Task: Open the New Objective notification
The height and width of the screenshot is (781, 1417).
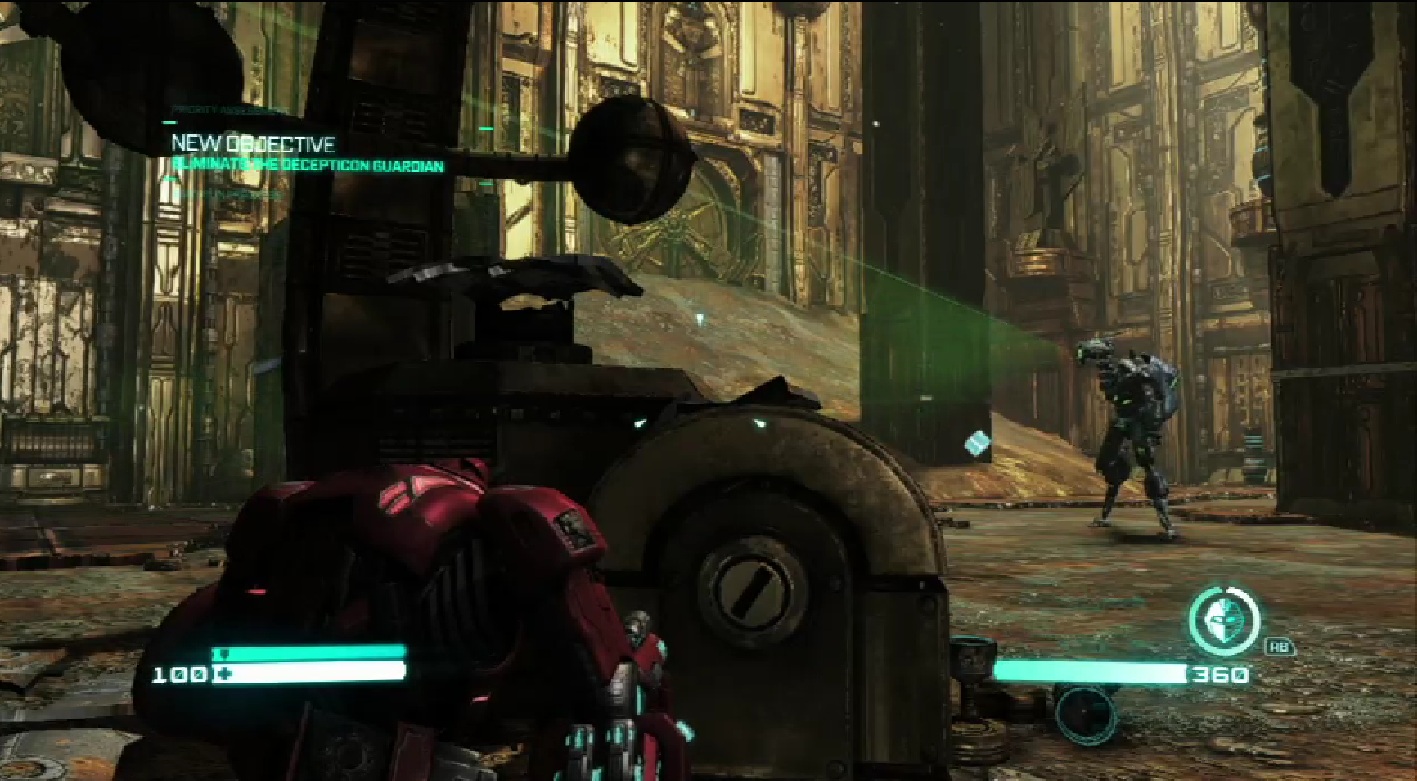Action: (x=253, y=144)
